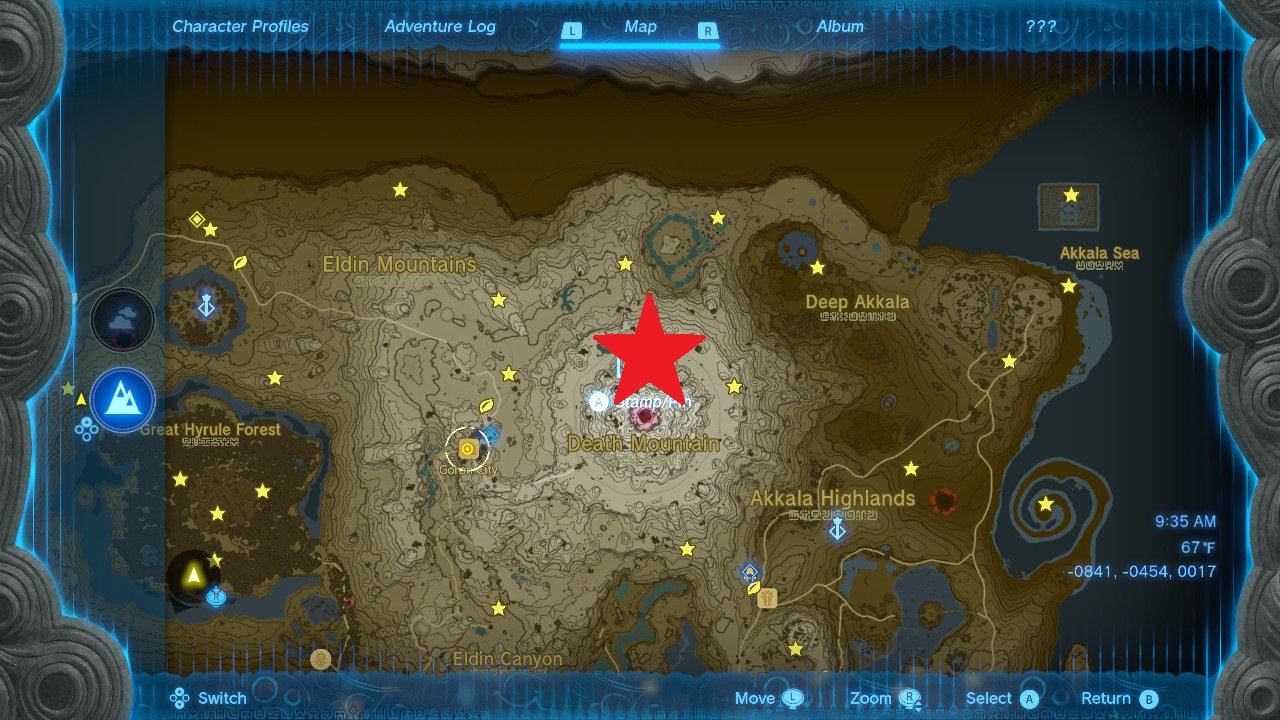Open the Adventure Log tab
This screenshot has height=720, width=1280.
441,26
